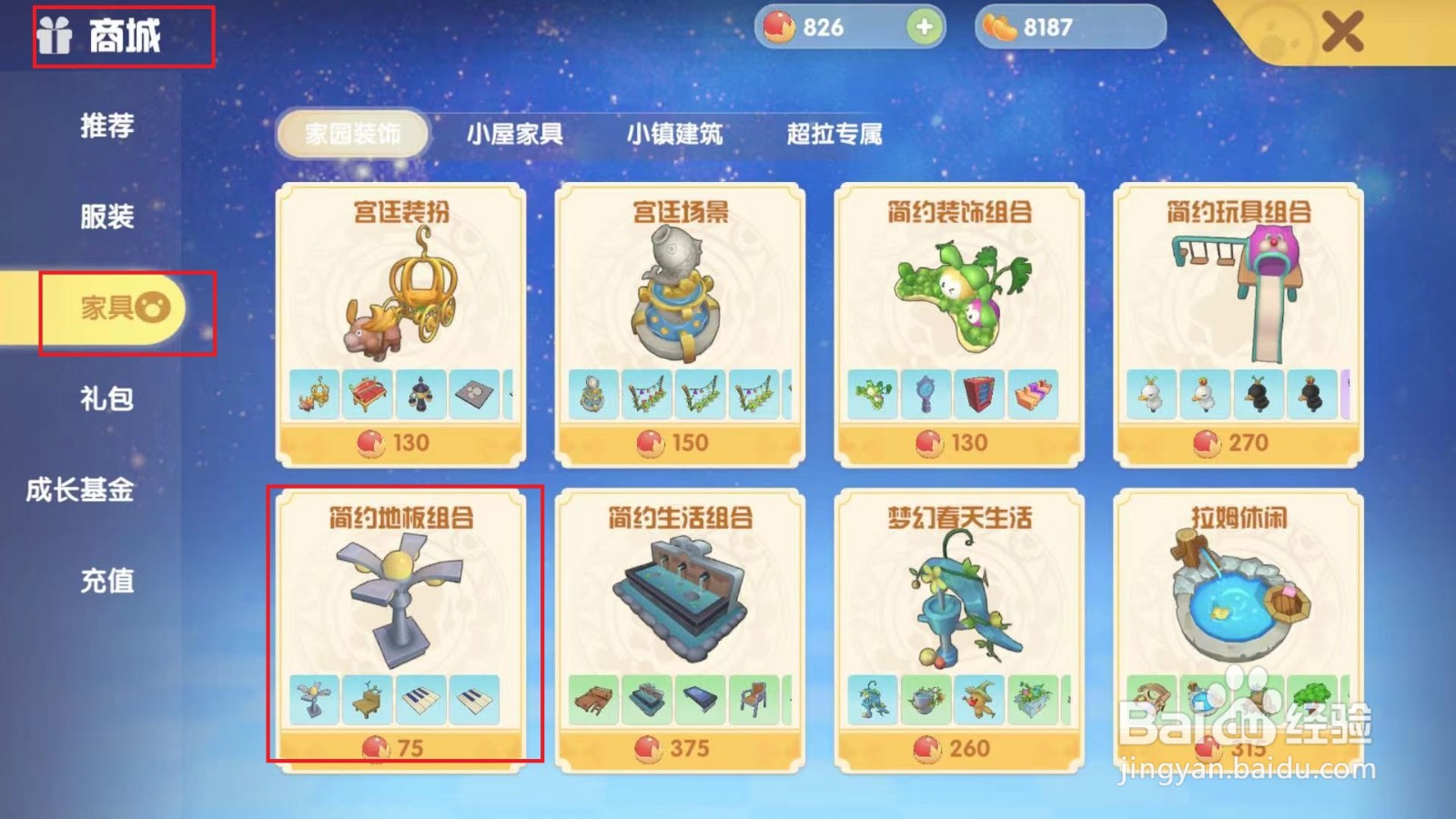Screen dimensions: 1456x819
Task: Select 推荐 in the left sidebar
Action: (x=109, y=127)
